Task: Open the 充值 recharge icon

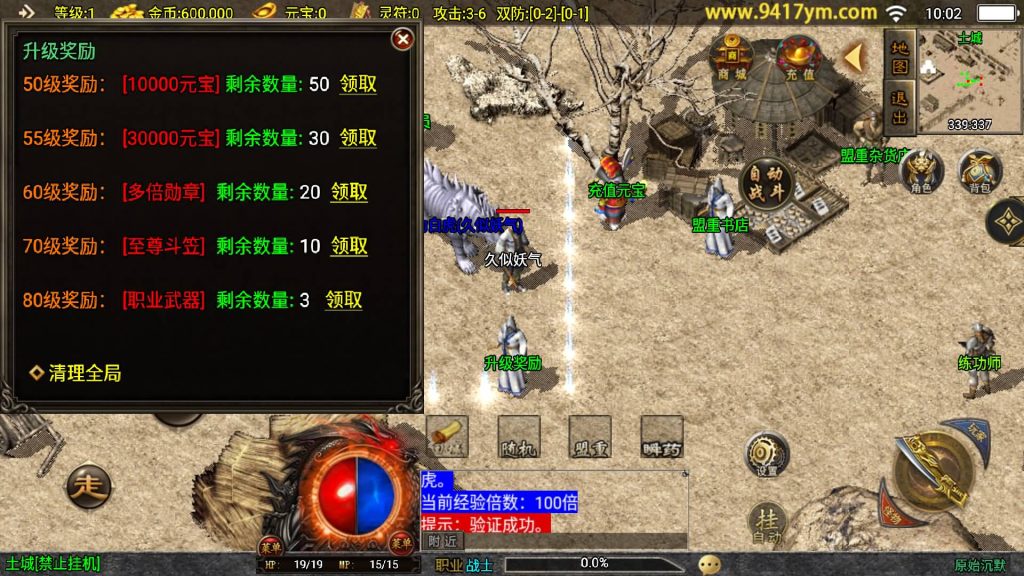Action: 799,58
